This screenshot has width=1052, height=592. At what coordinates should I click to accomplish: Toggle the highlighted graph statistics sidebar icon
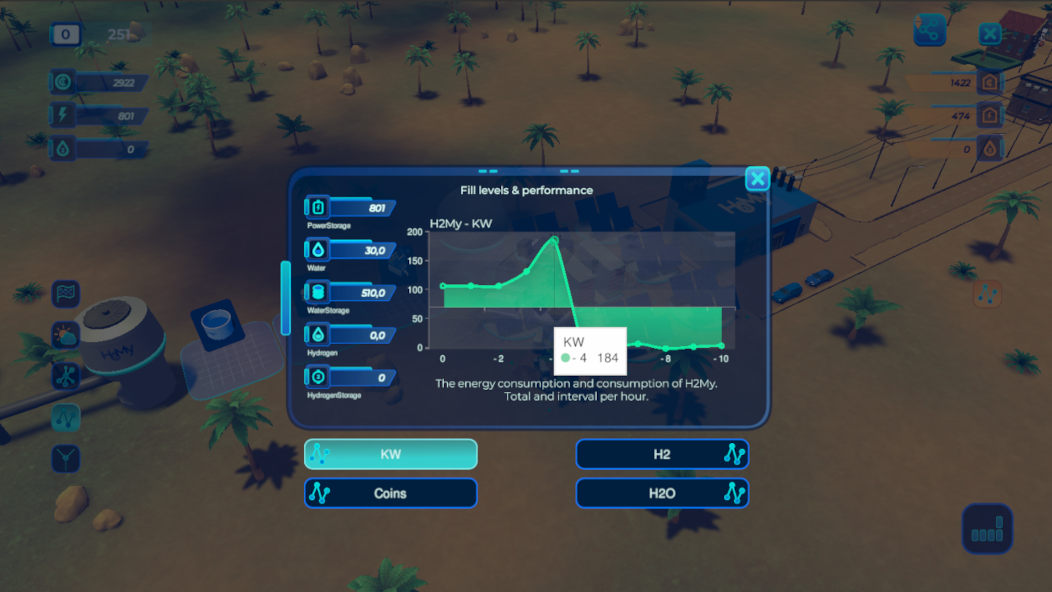coord(66,417)
